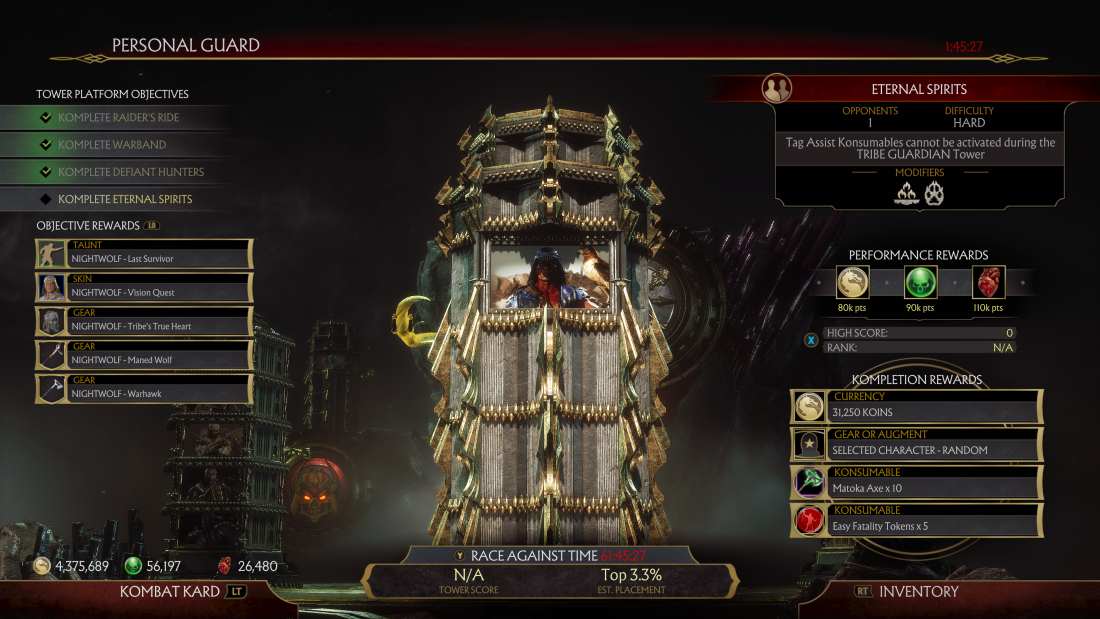View the Vision Quest skin reward

[145, 287]
